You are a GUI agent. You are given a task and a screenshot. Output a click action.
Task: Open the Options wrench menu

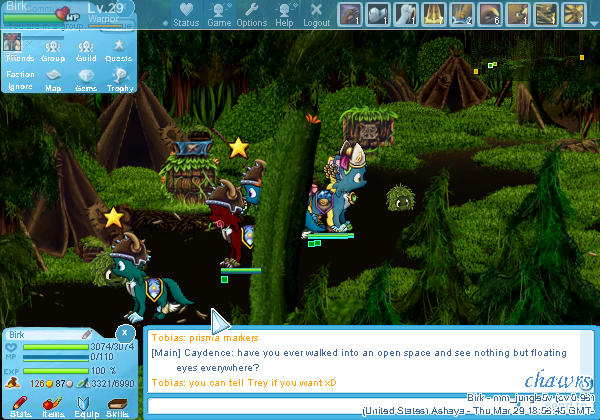251,15
